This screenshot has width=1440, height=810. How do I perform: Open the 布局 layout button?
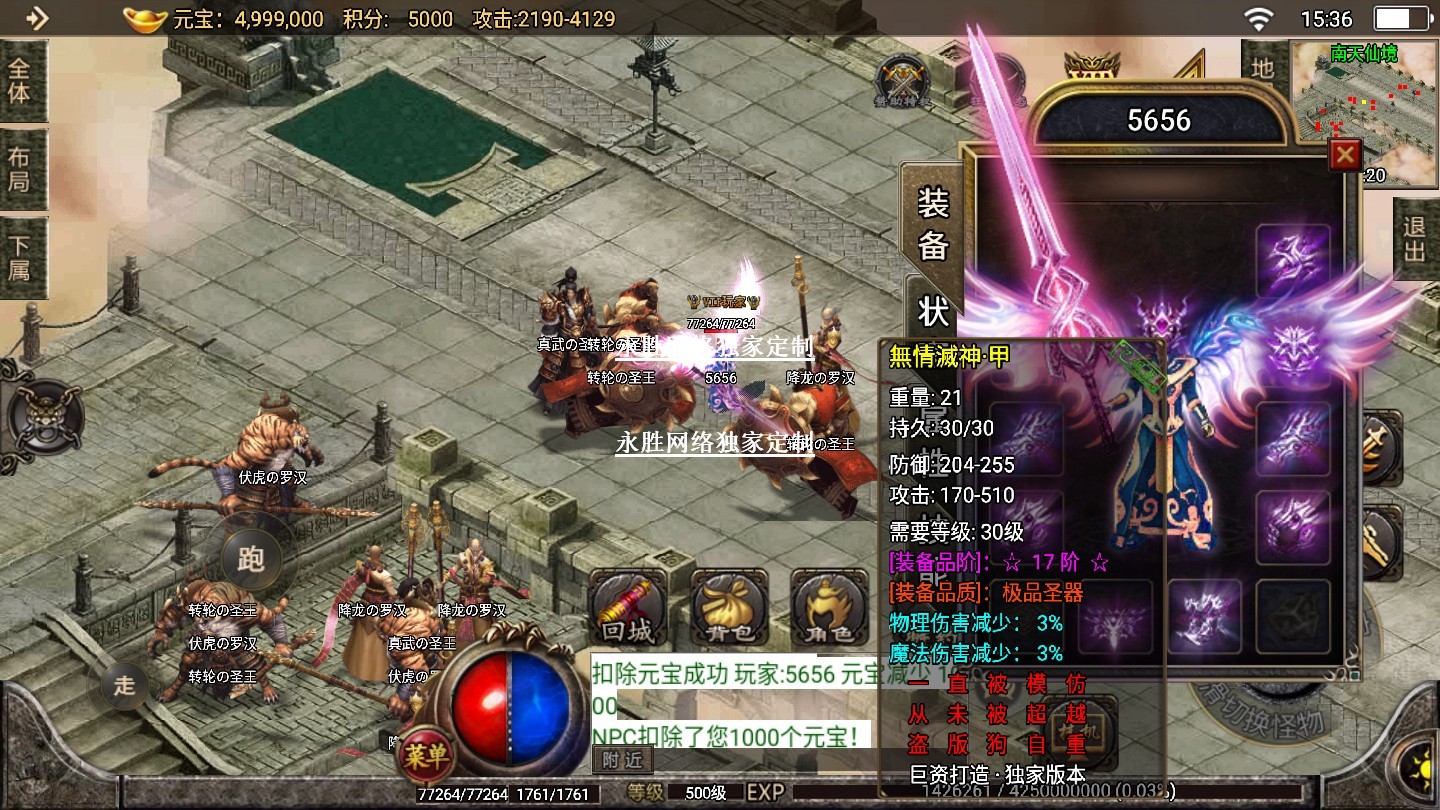20,169
